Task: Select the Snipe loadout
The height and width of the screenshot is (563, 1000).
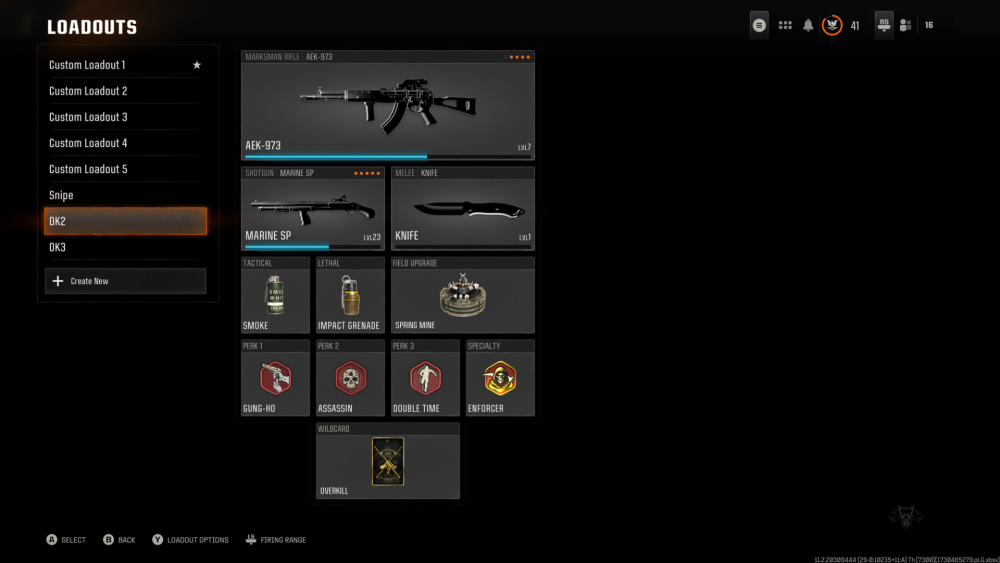Action: tap(125, 195)
